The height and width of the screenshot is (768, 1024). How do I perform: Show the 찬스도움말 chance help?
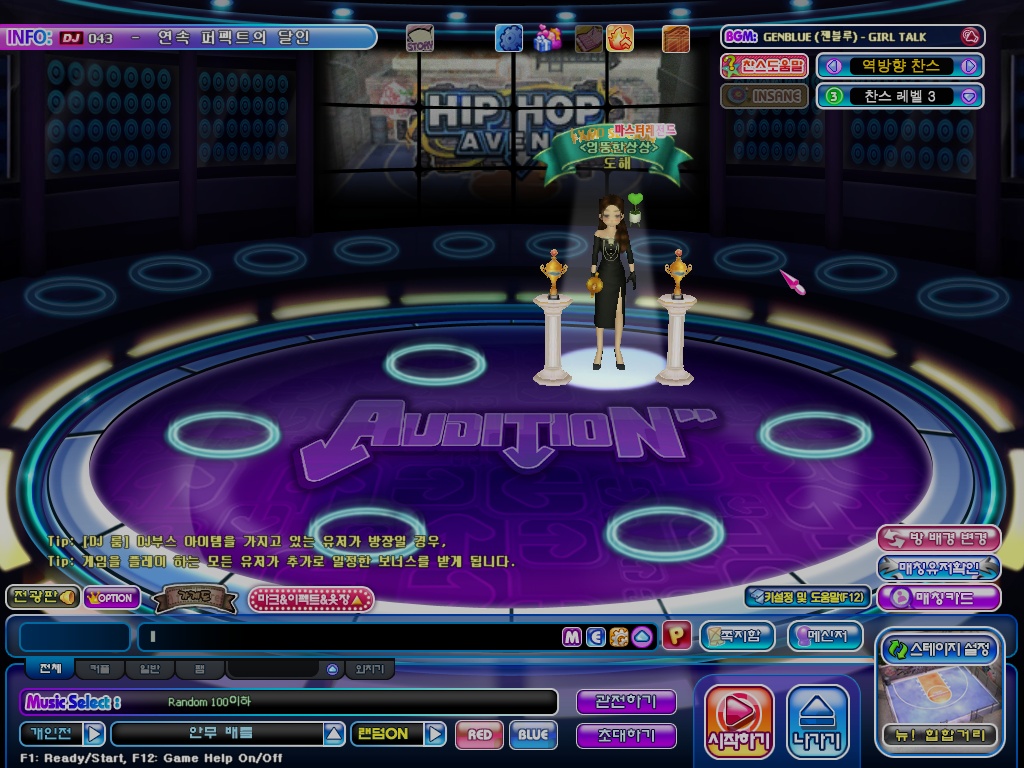pyautogui.click(x=765, y=66)
